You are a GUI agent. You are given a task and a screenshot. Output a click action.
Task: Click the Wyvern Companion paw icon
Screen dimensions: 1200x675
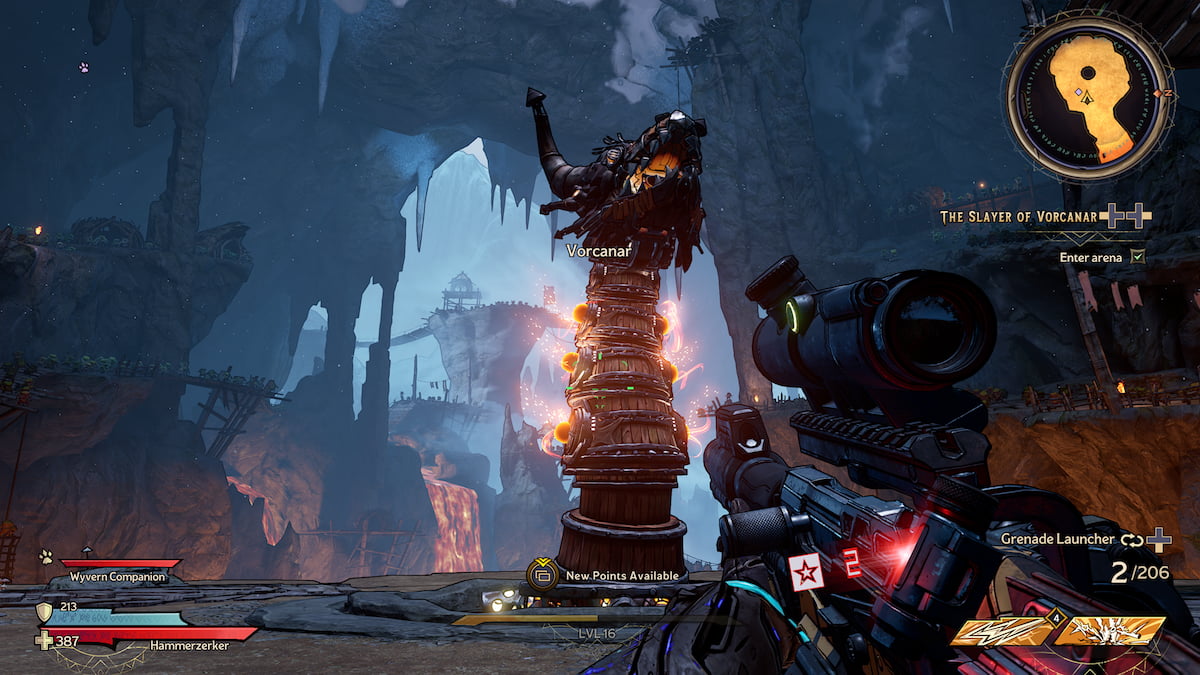pos(45,556)
